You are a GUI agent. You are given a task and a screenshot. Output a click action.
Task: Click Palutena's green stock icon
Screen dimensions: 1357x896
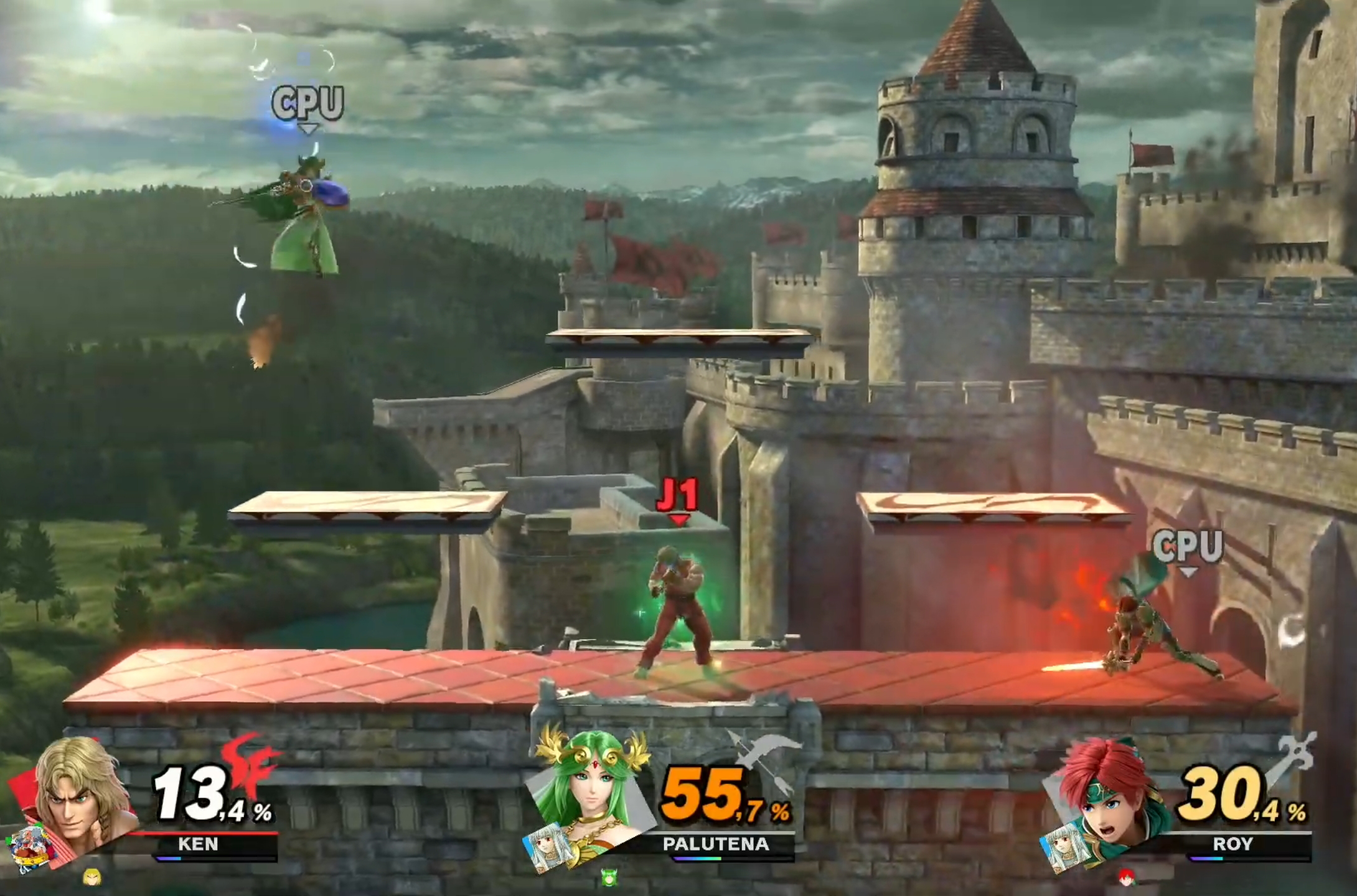(609, 877)
